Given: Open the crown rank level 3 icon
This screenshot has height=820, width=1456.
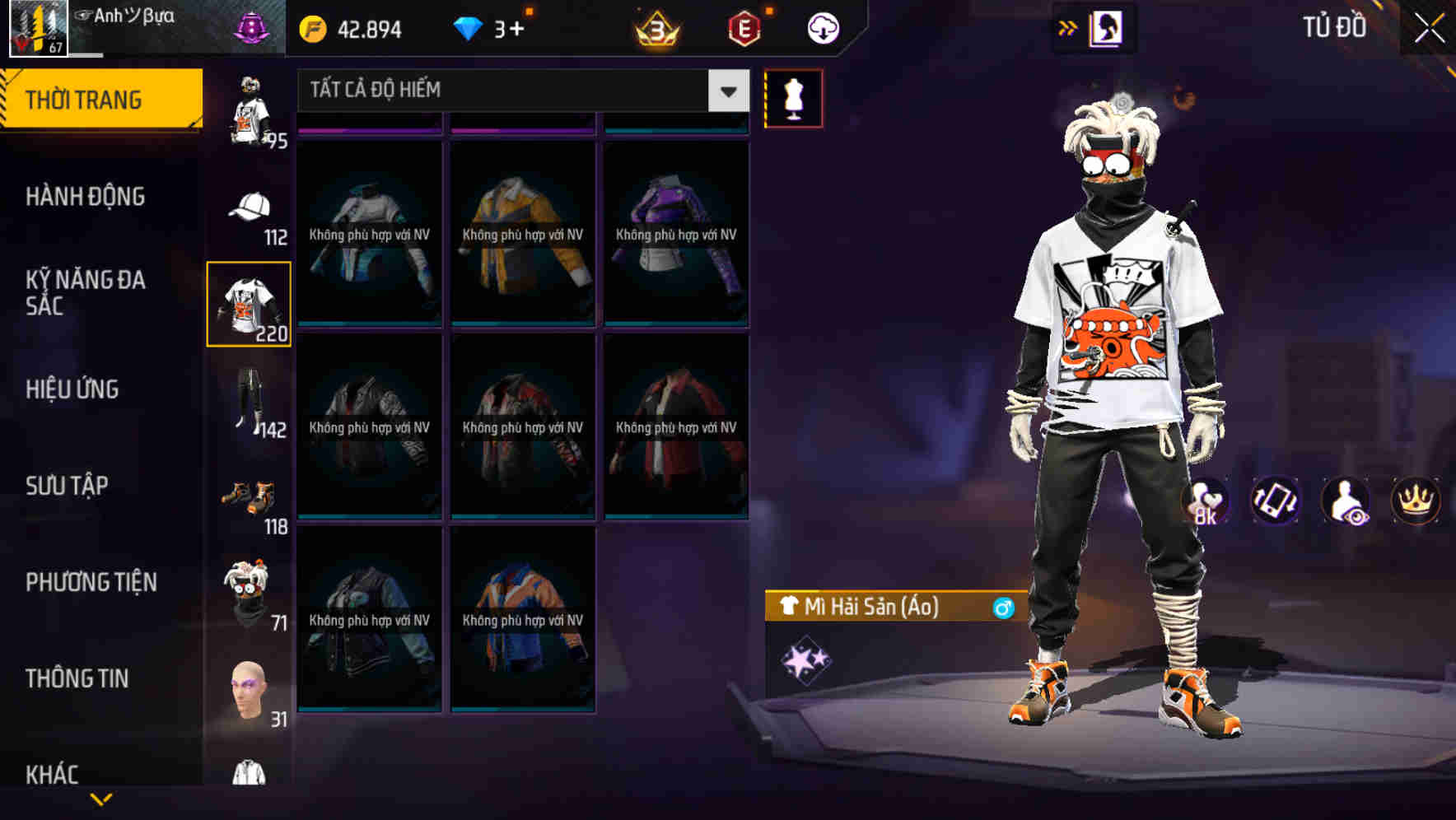Looking at the screenshot, I should (655, 27).
